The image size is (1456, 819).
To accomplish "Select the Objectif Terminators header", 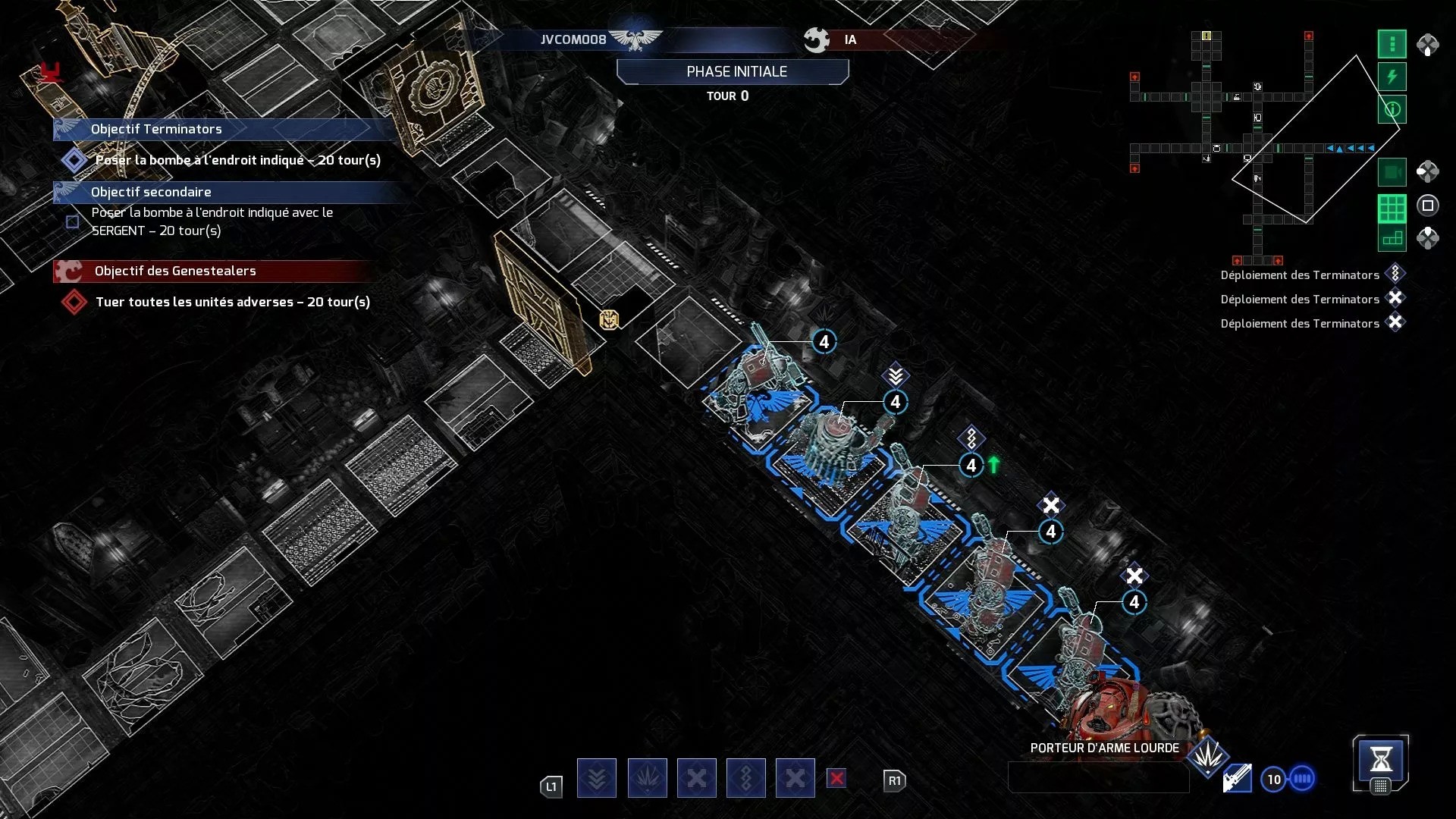I will pyautogui.click(x=155, y=129).
